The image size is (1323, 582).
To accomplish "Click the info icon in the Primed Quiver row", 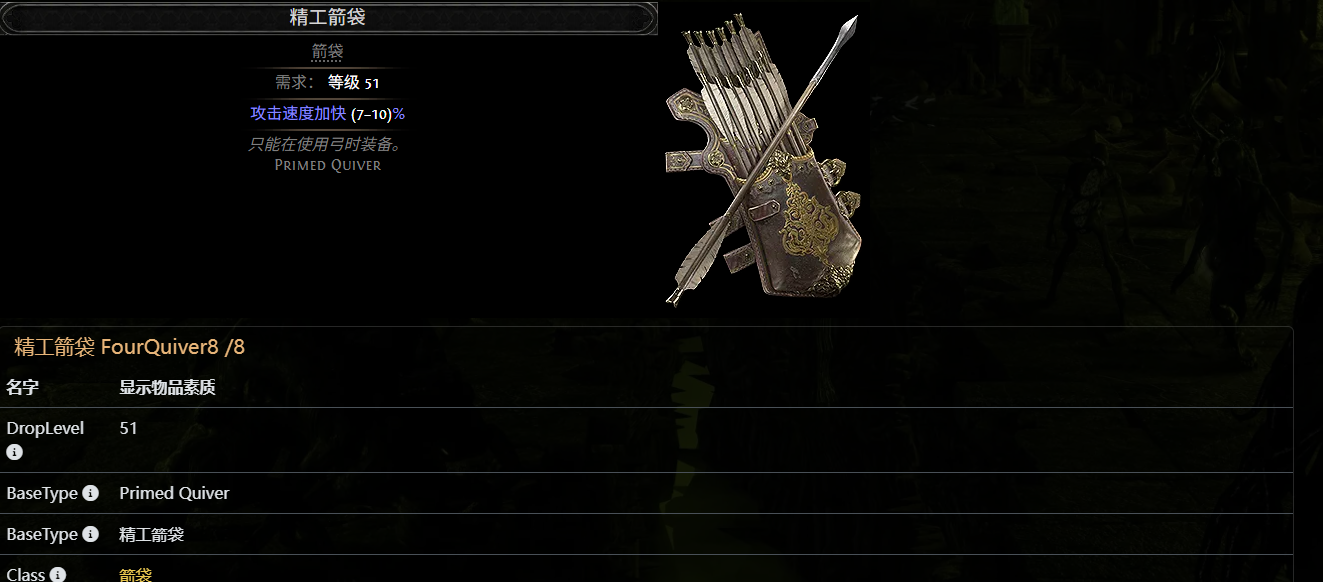I will [90, 493].
